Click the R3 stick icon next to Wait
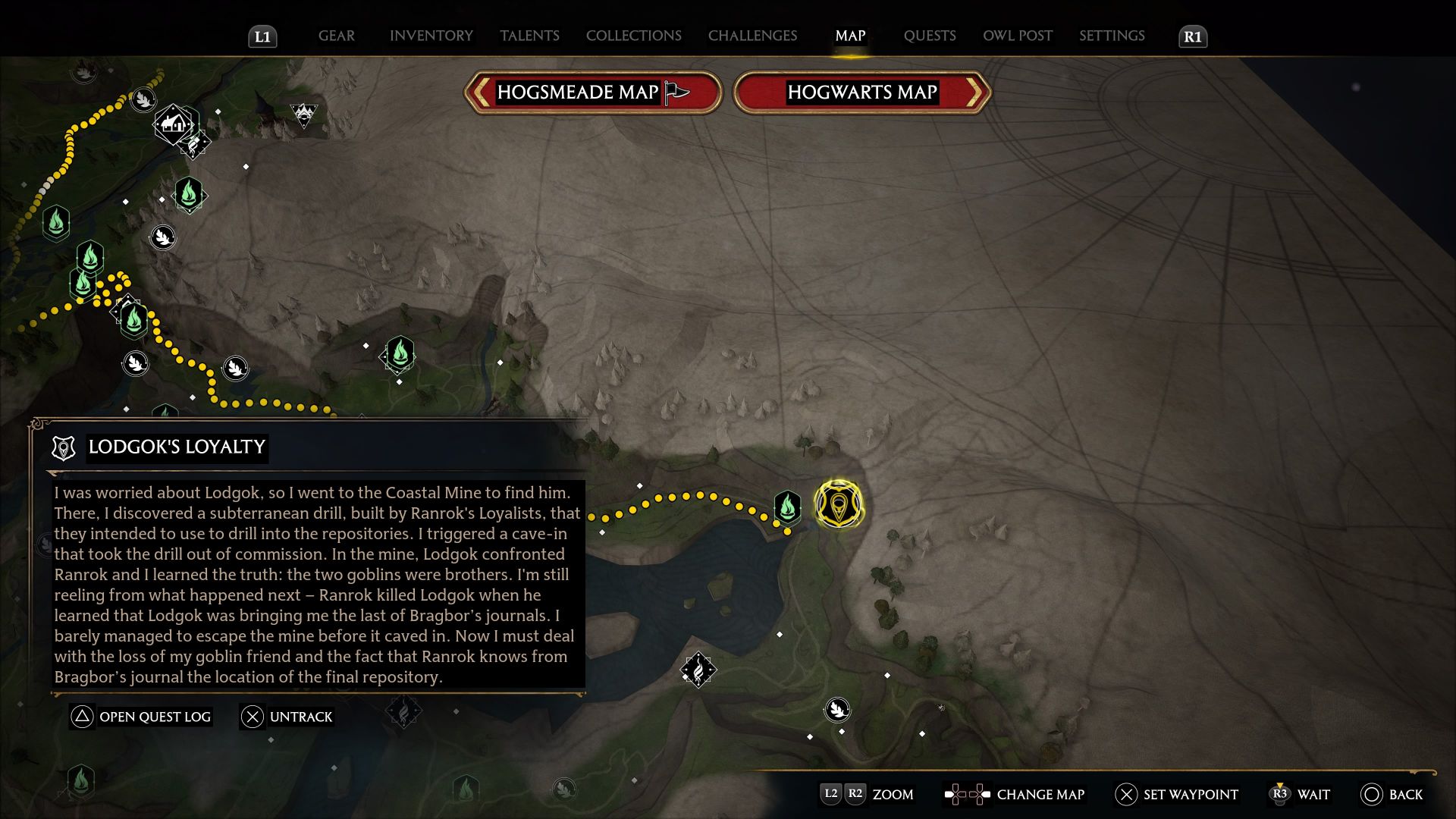1456x819 pixels. pyautogui.click(x=1281, y=795)
